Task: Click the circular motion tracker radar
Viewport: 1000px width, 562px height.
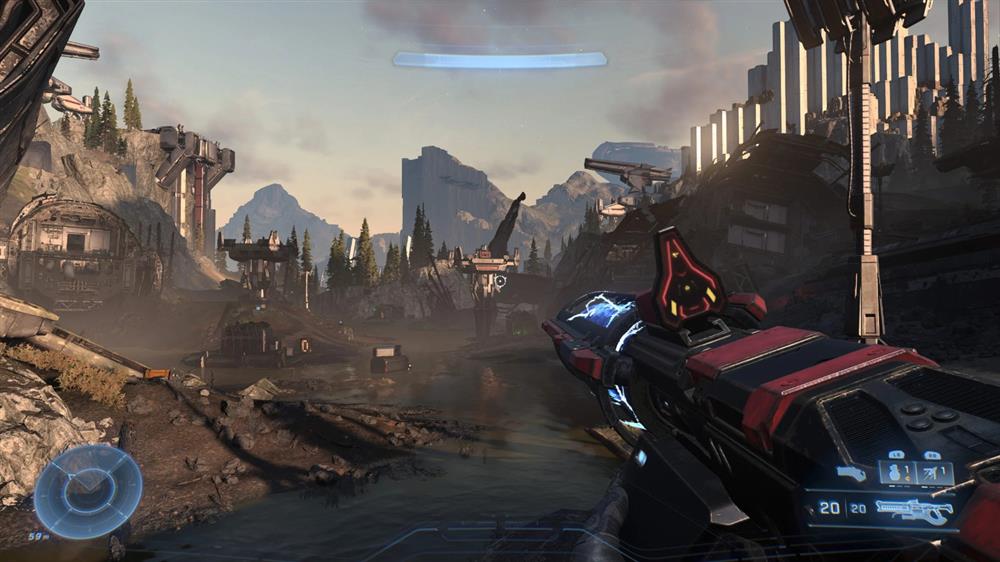Action: coord(88,491)
